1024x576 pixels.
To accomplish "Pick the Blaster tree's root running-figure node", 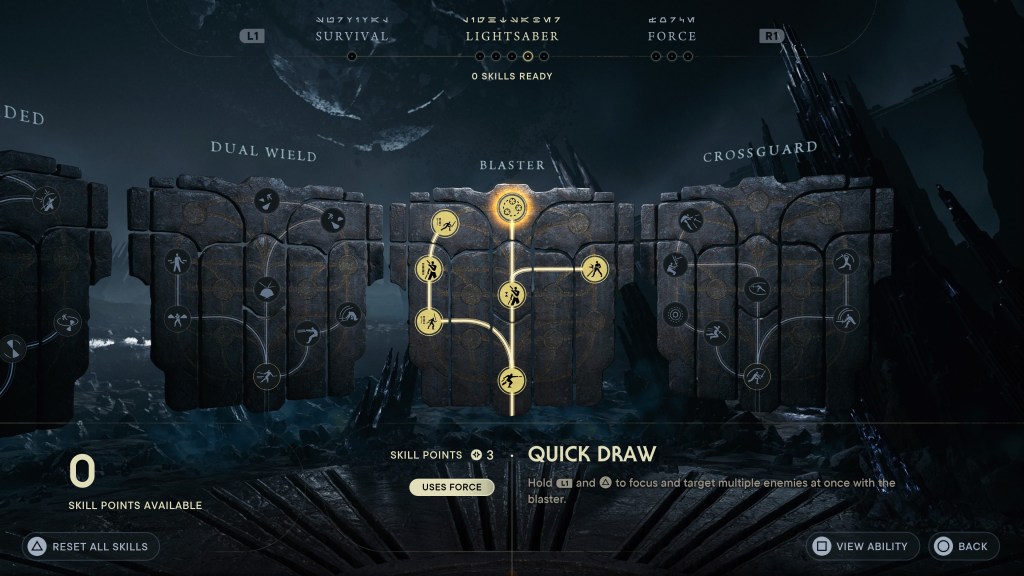I will [x=512, y=380].
